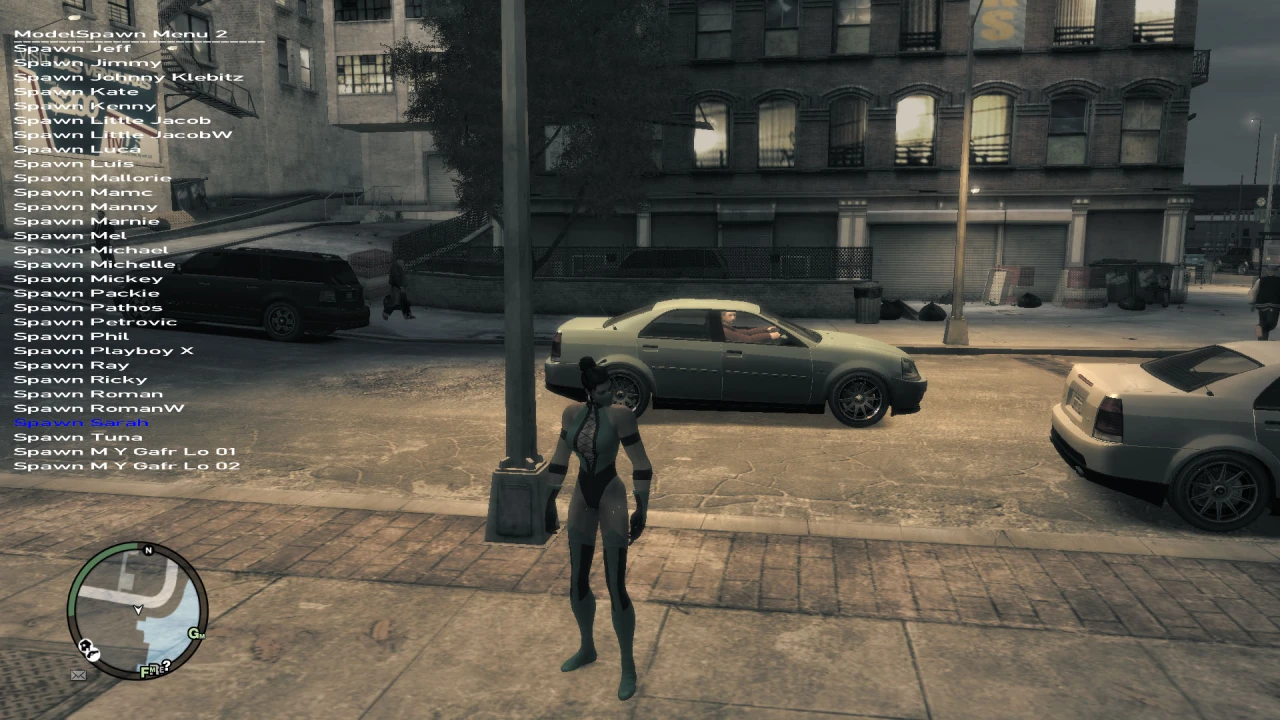Click the safehouse blip on the minimap
The height and width of the screenshot is (720, 1280).
(86, 645)
